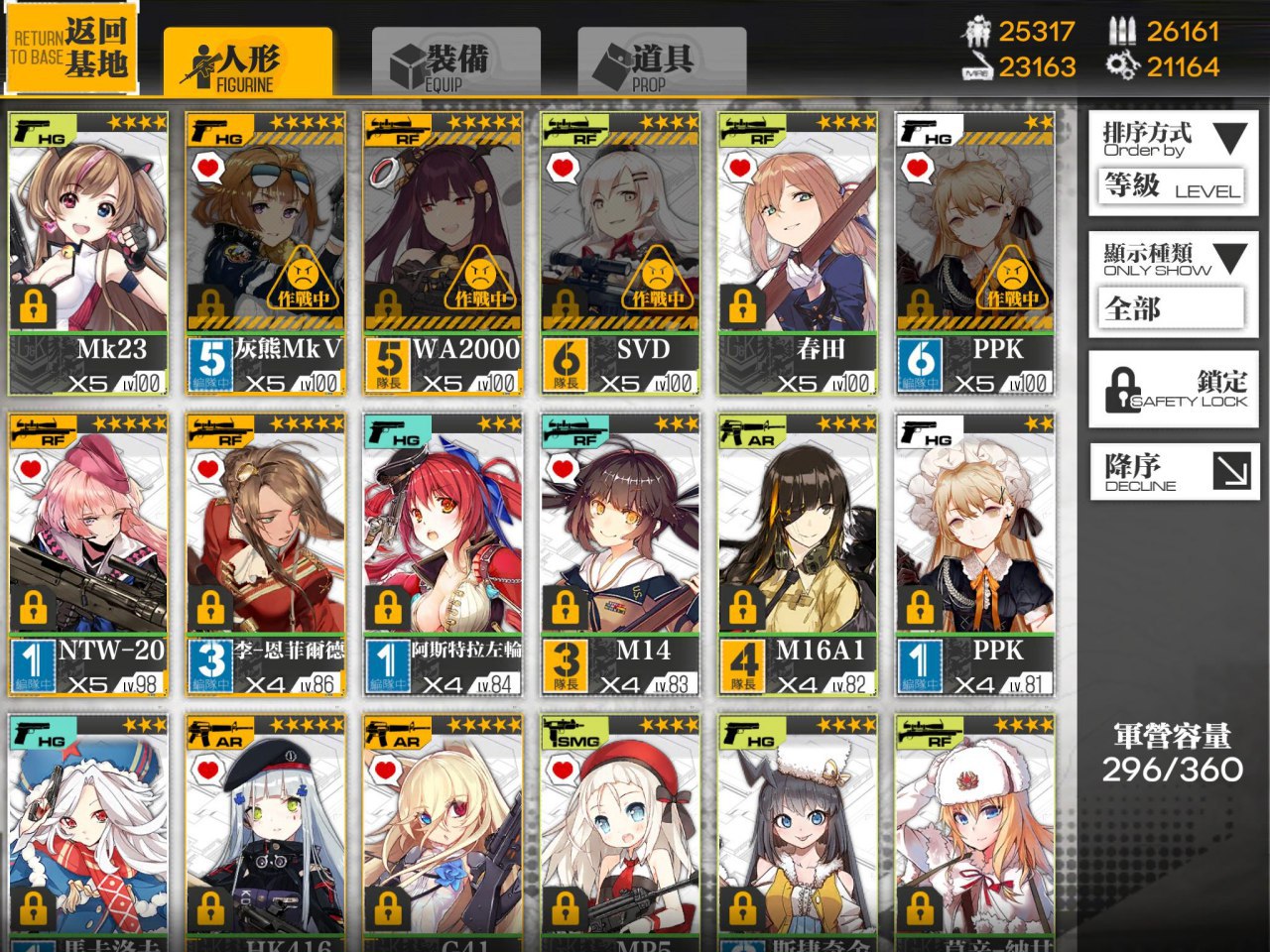Image resolution: width=1270 pixels, height=952 pixels.
Task: Open the Only Show filter dropdown
Action: (x=1173, y=282)
